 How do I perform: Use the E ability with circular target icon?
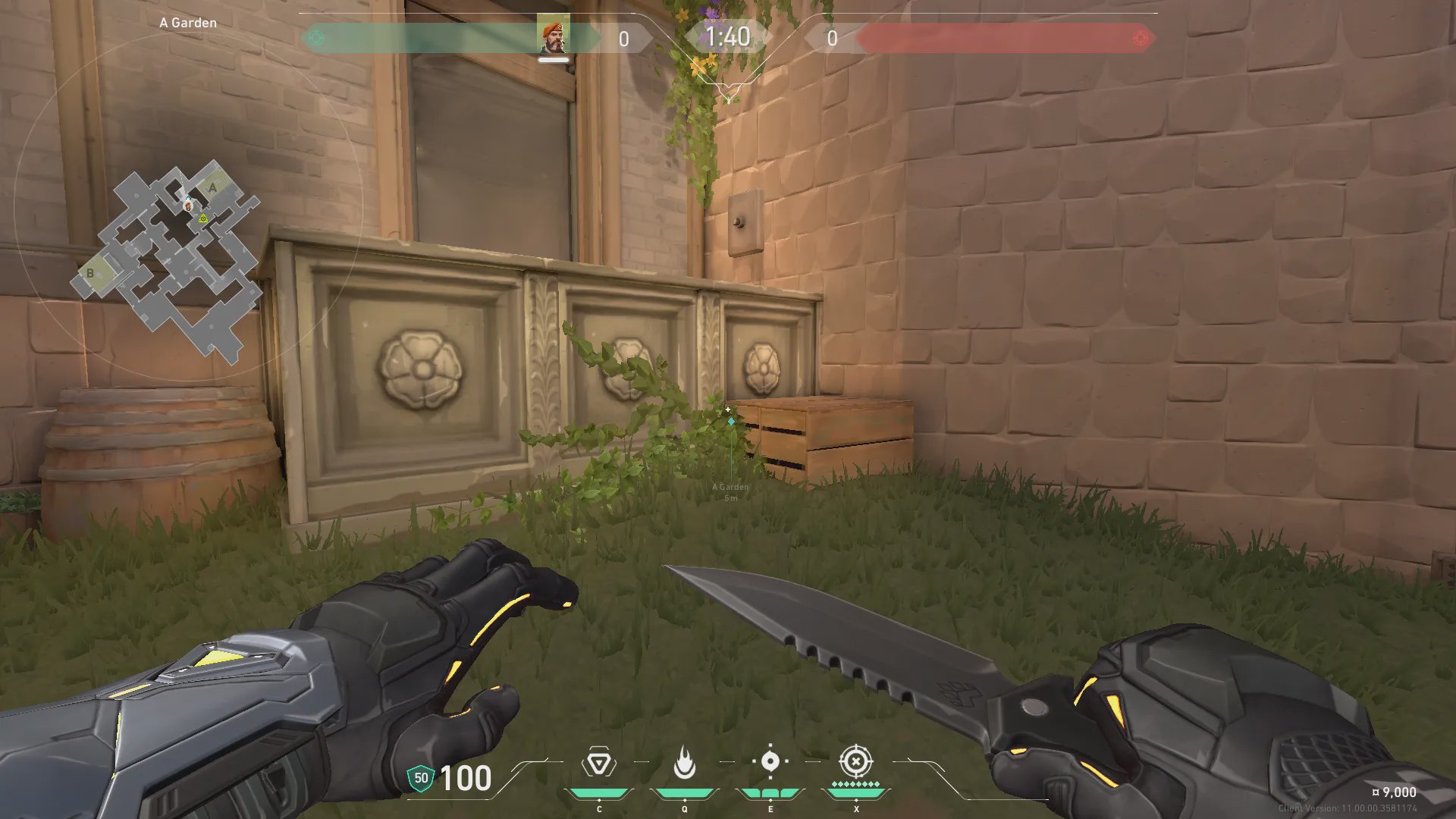pyautogui.click(x=770, y=761)
